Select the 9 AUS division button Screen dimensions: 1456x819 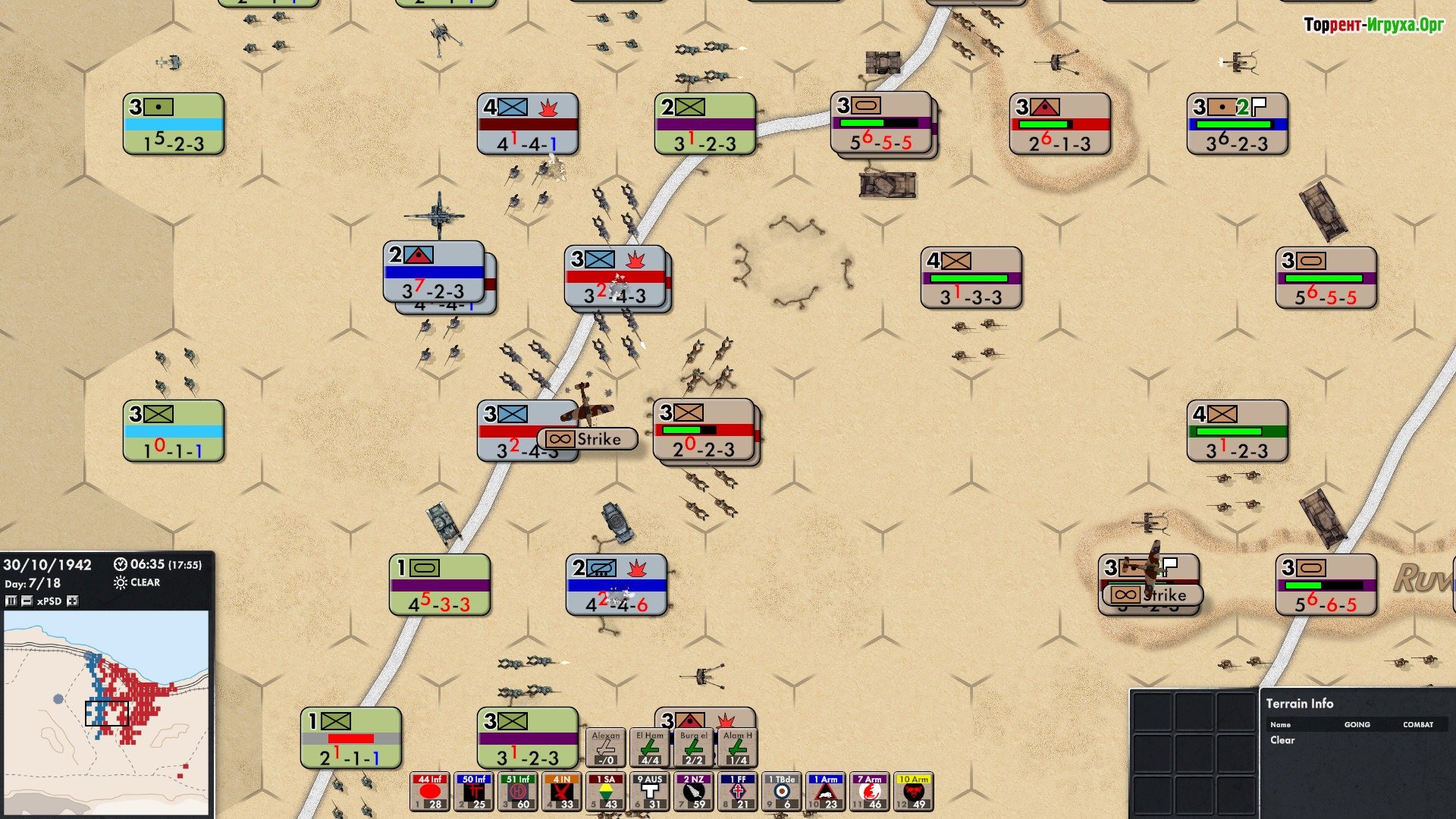(x=650, y=792)
